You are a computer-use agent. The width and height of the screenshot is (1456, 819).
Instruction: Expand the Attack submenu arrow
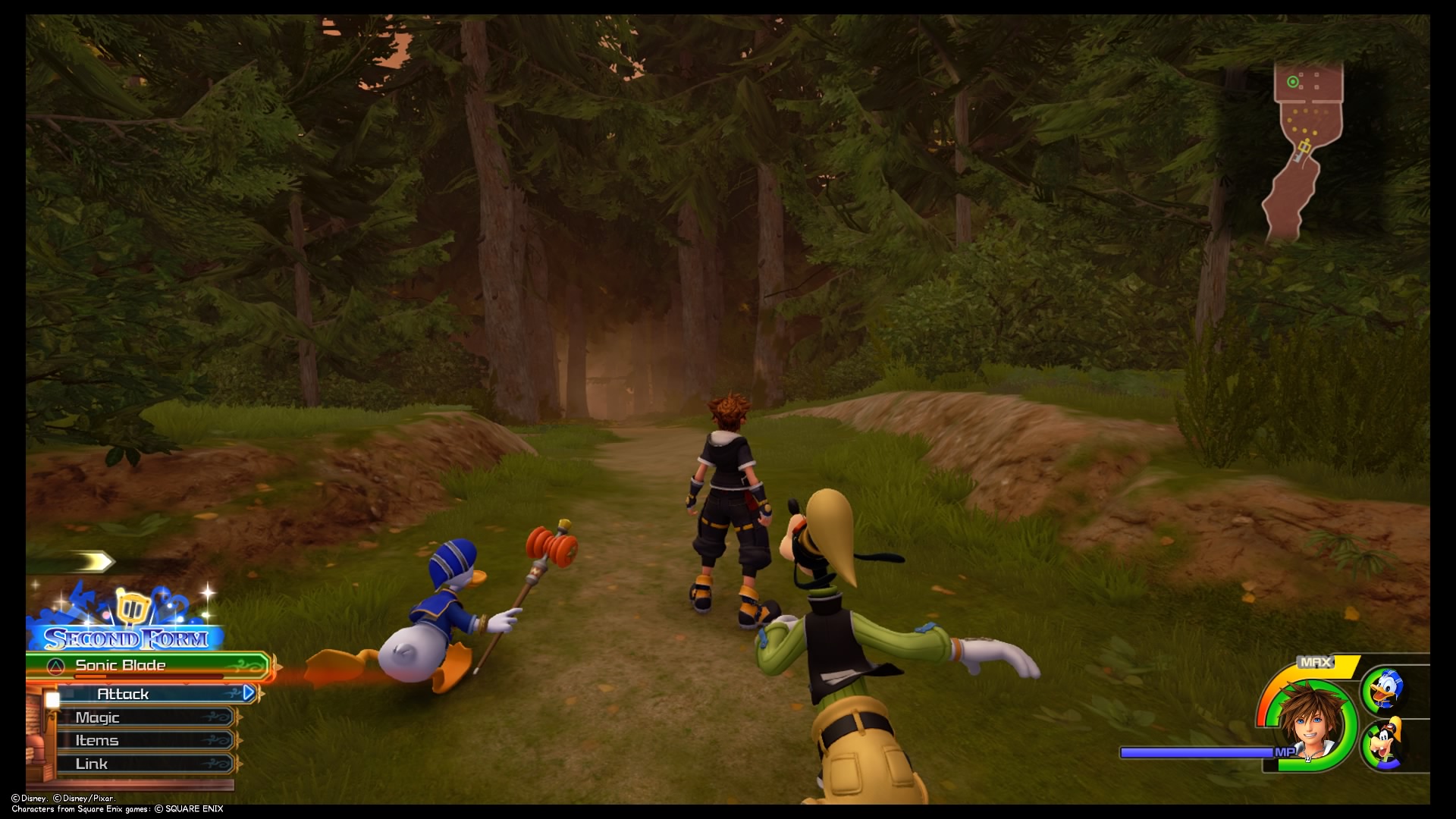tap(249, 692)
